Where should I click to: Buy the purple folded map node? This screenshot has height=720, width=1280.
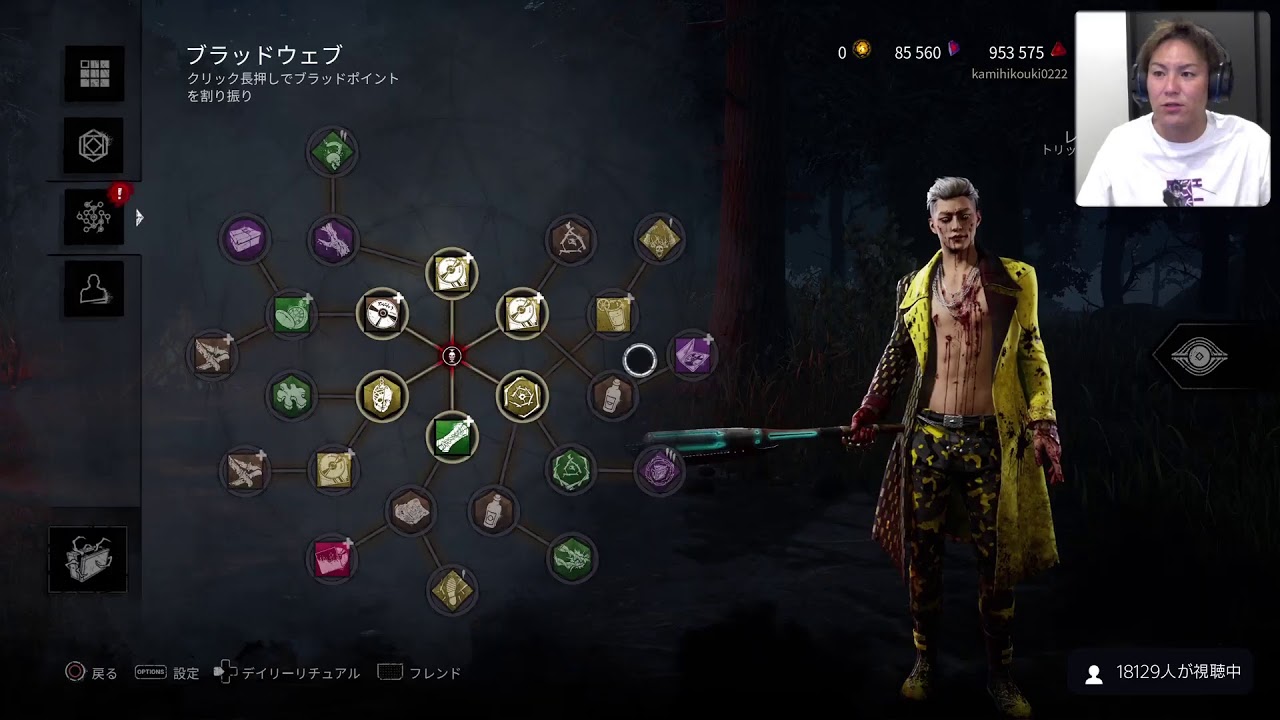(x=692, y=355)
